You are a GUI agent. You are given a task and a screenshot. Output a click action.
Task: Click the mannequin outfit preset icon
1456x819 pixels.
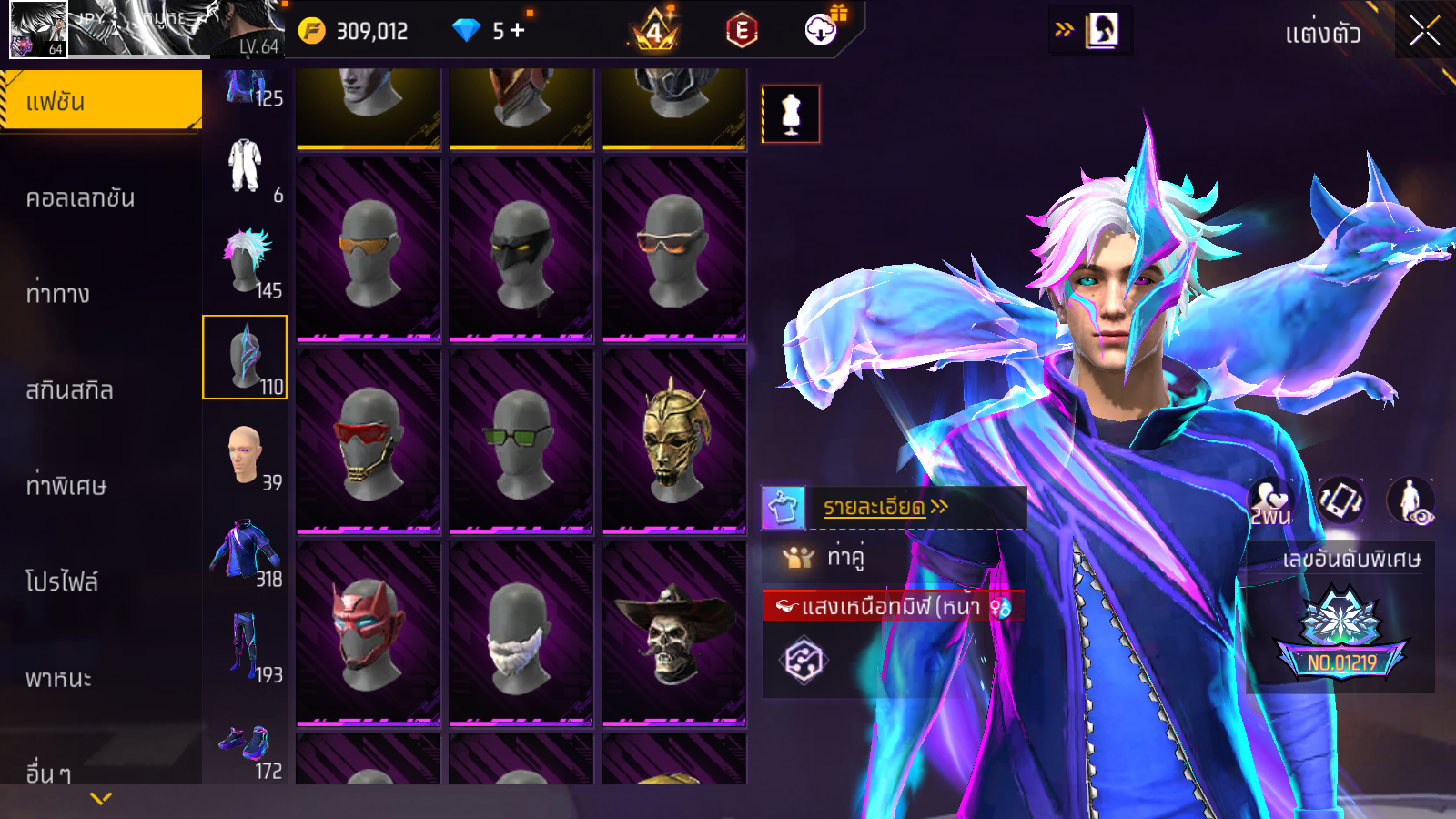pos(791,115)
